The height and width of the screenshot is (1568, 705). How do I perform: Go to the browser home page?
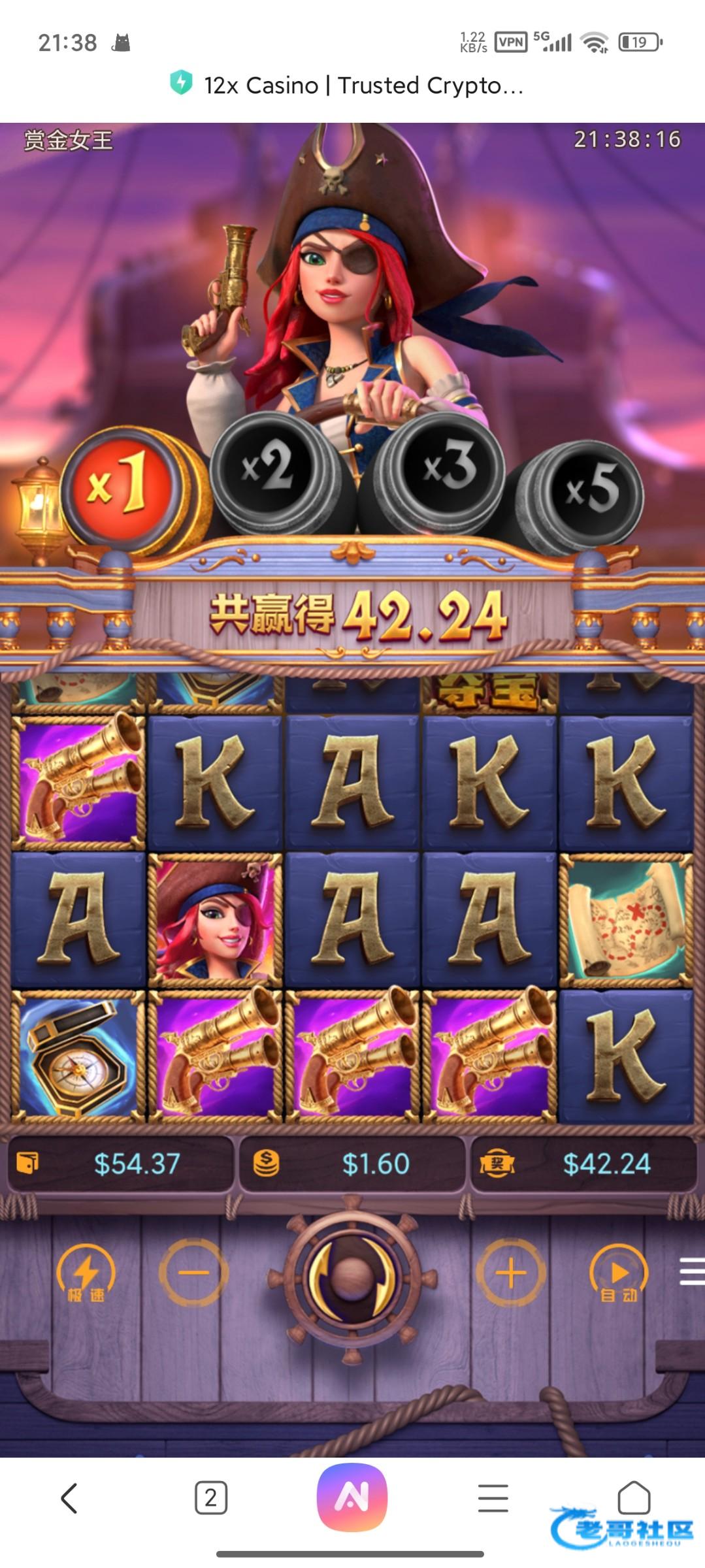click(633, 1496)
